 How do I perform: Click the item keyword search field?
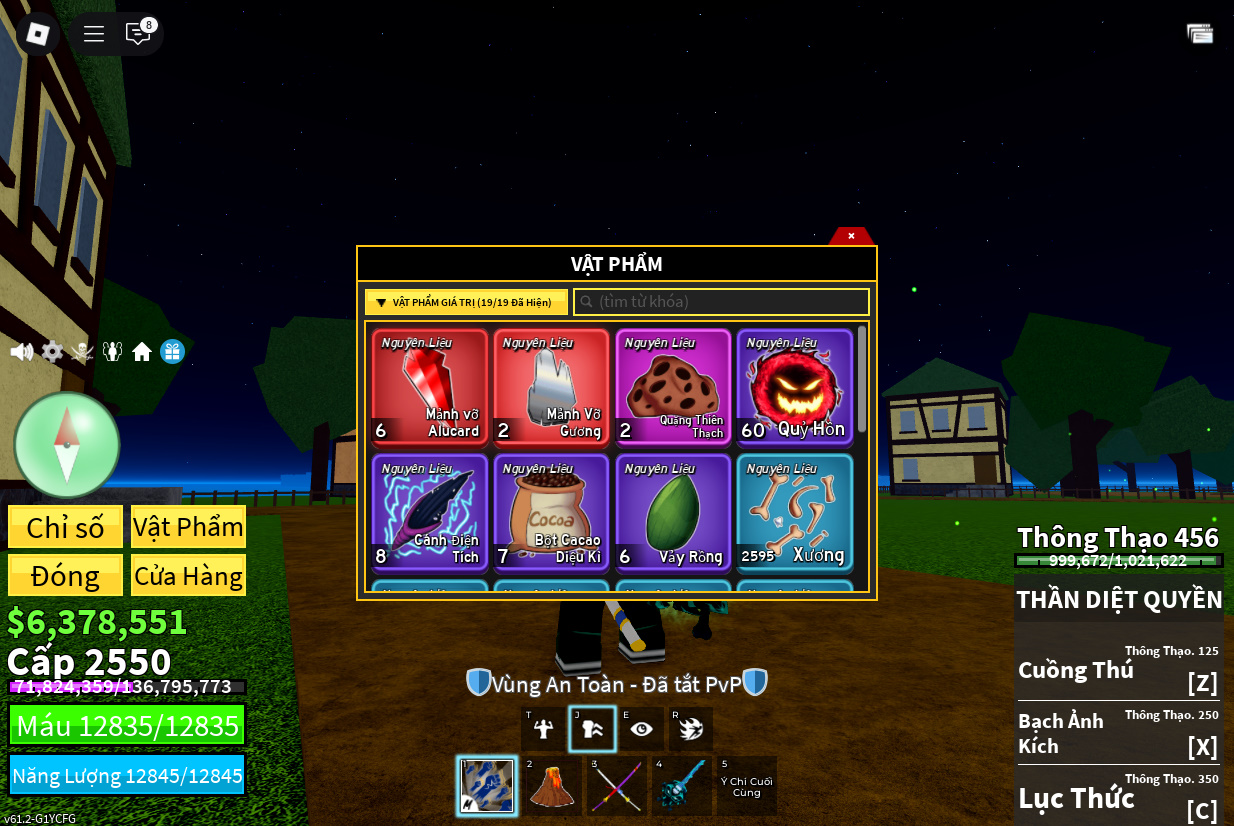coord(722,302)
